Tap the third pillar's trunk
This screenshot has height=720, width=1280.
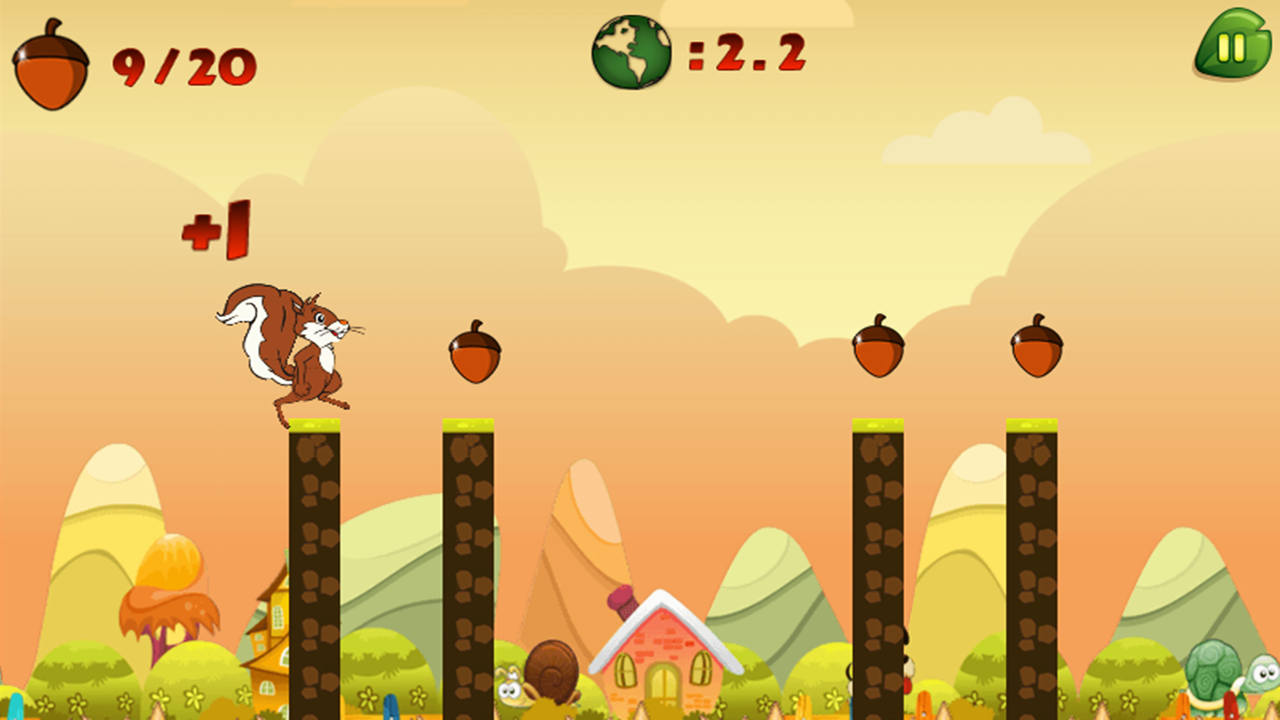click(878, 570)
